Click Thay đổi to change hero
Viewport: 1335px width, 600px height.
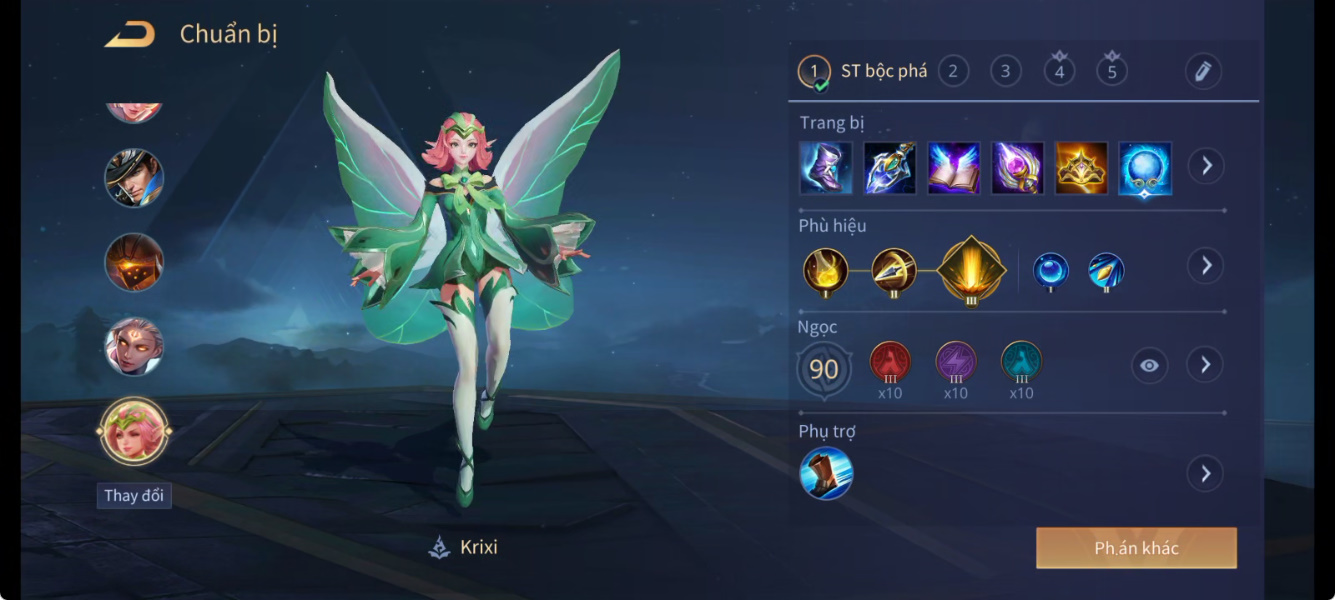coord(134,496)
